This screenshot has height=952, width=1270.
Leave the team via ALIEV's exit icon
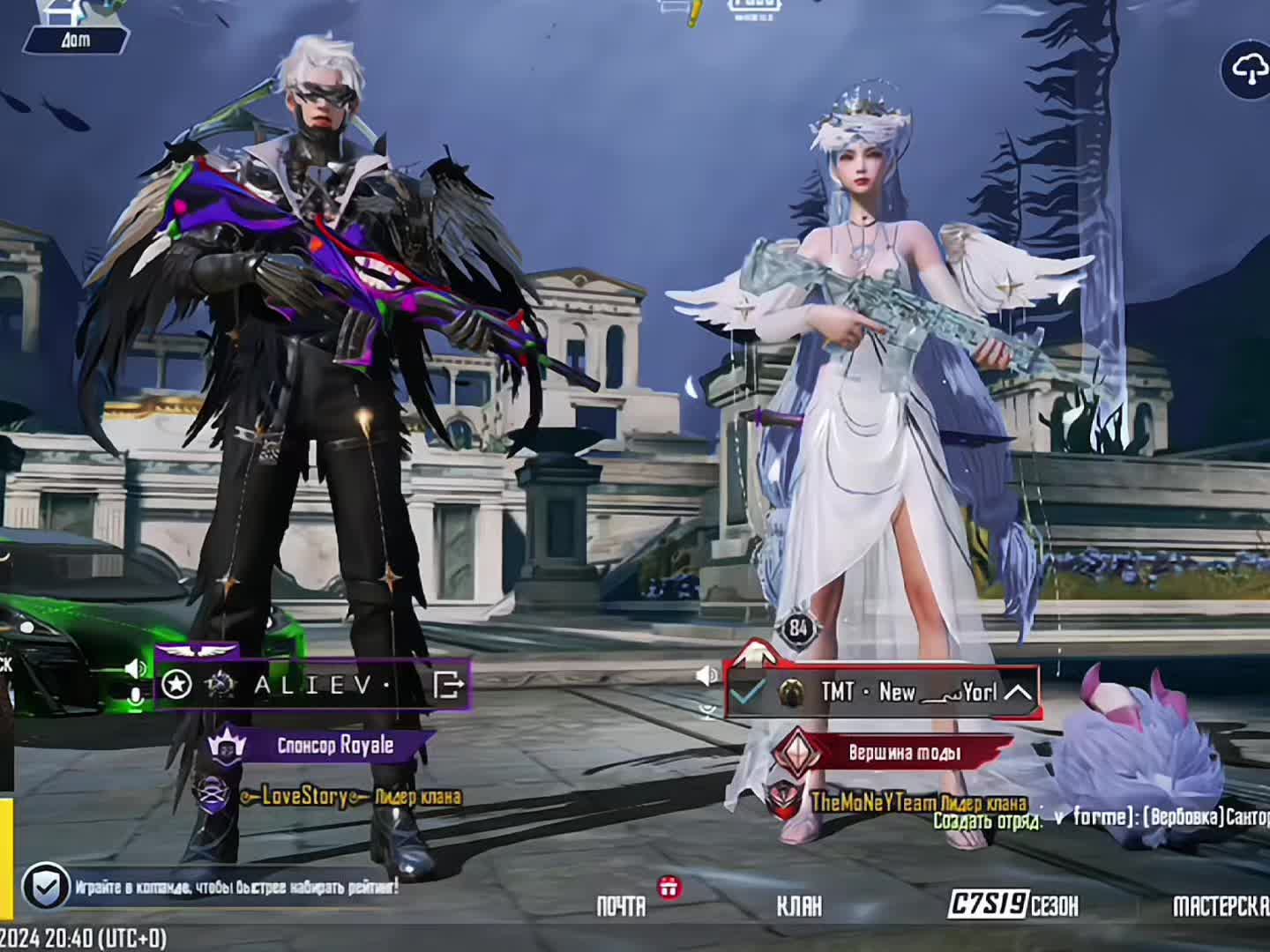[448, 684]
